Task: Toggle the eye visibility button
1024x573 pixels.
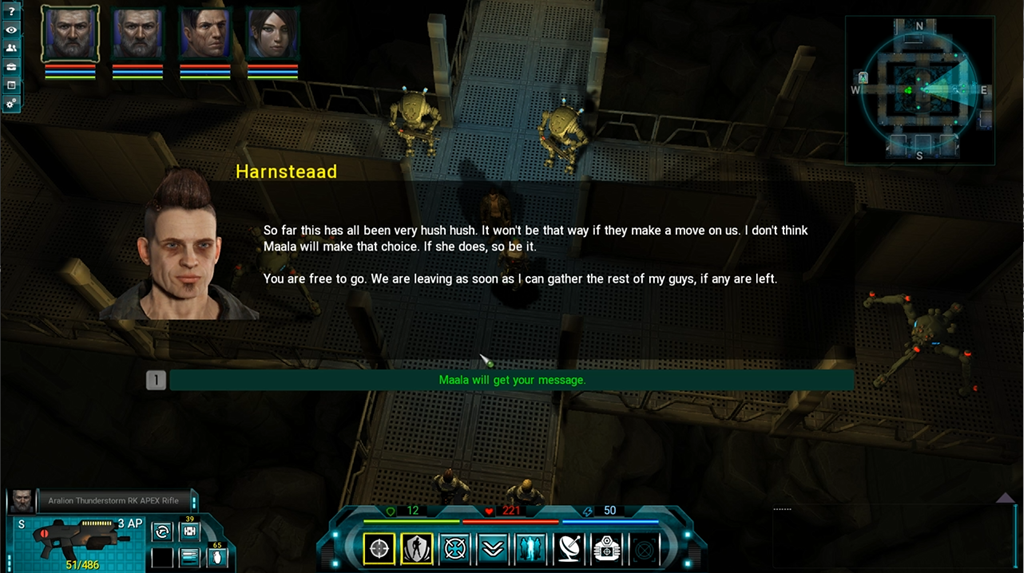Action: click(x=11, y=30)
